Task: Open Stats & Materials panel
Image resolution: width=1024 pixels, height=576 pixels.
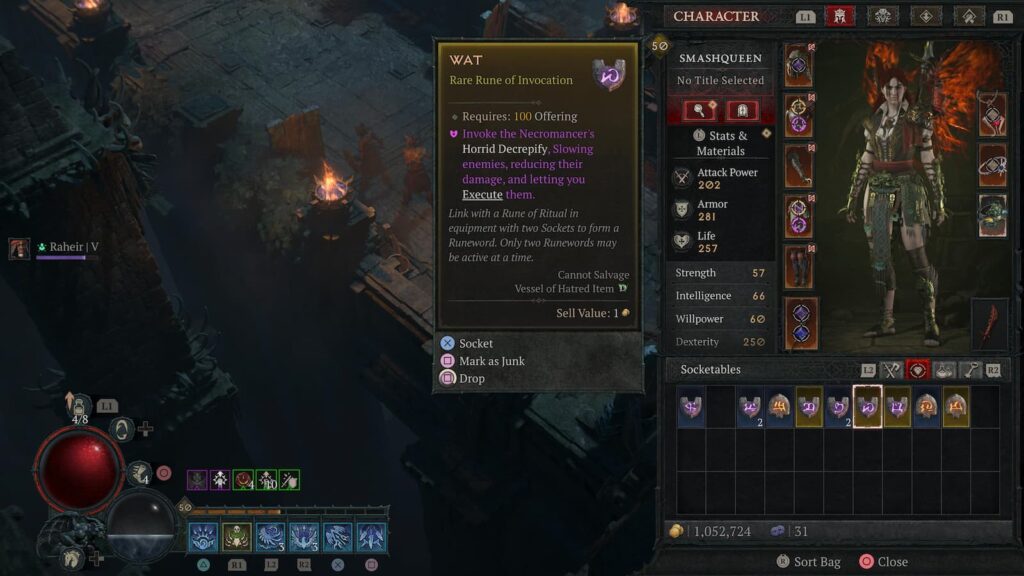Action: pos(720,143)
